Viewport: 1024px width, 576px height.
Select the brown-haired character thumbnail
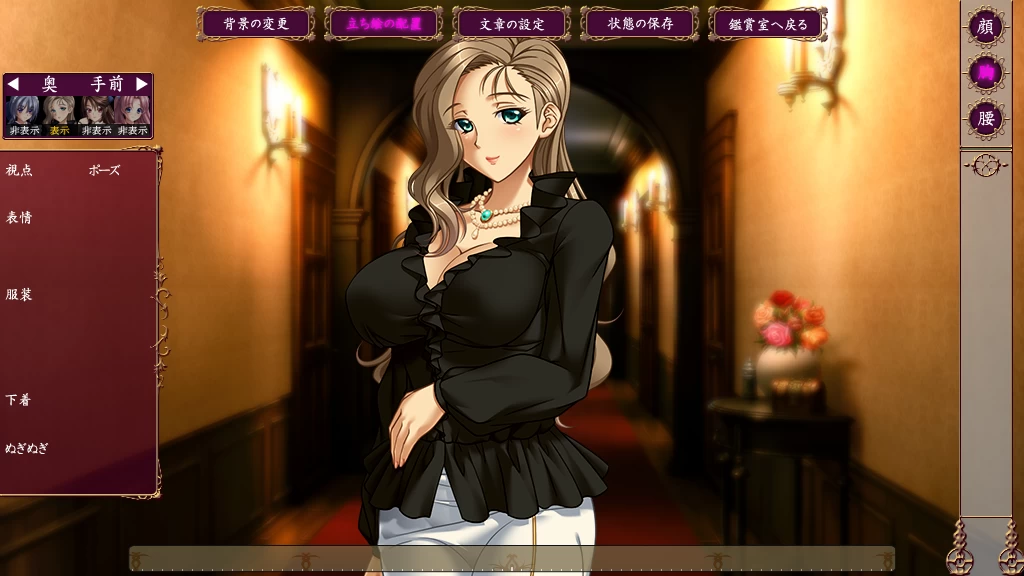pos(96,110)
